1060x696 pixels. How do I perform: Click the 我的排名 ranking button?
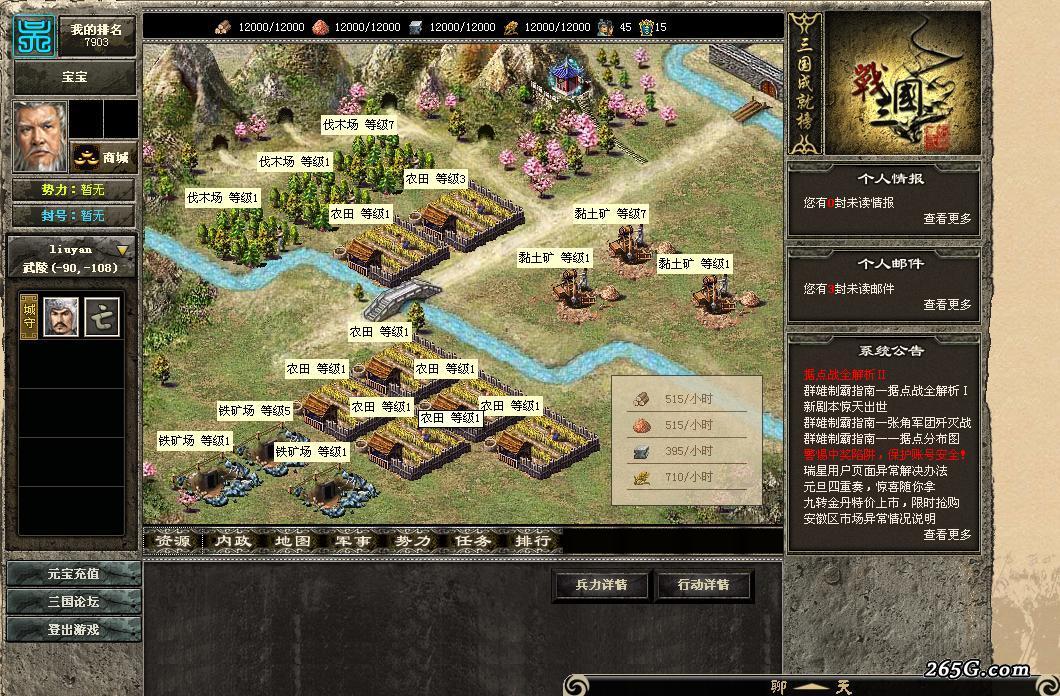97,36
